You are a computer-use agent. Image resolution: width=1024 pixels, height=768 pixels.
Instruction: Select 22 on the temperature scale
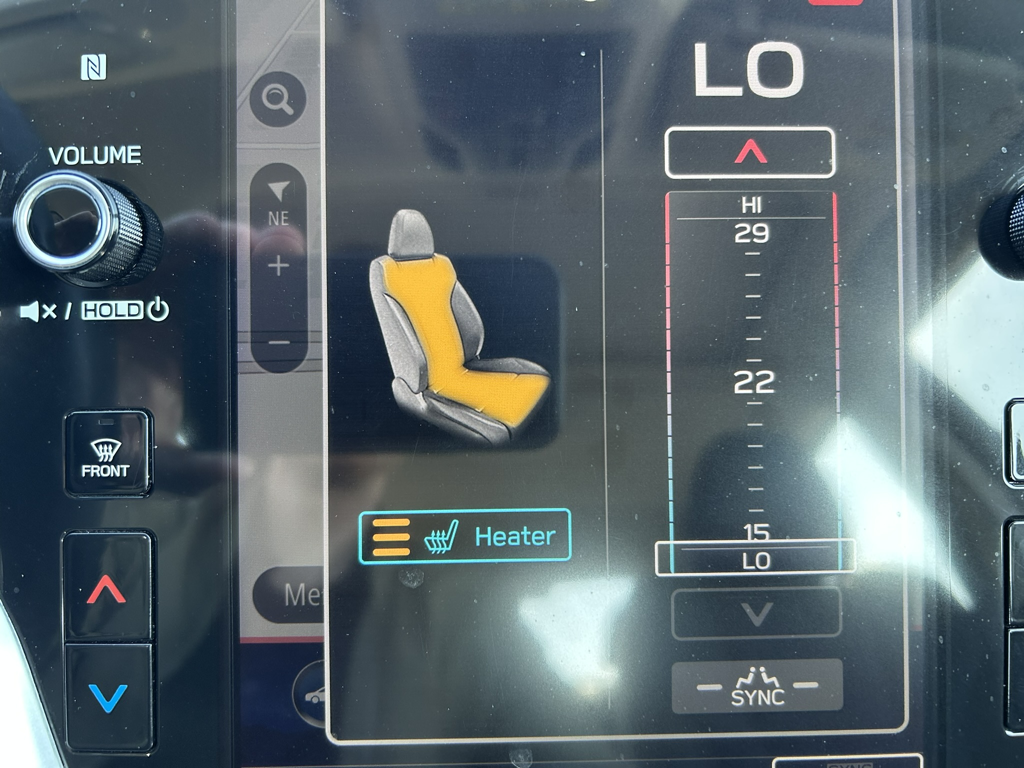tap(754, 382)
